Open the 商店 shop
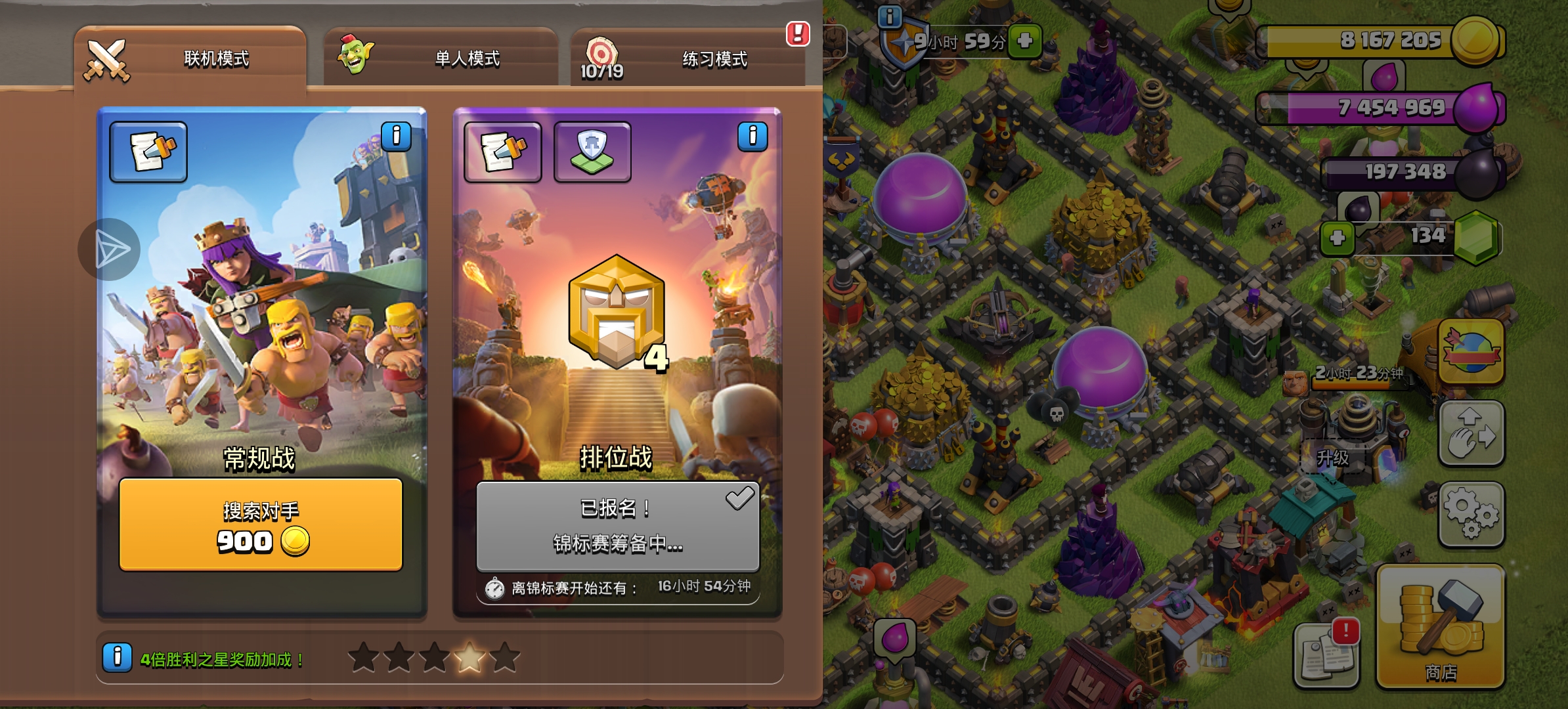Image resolution: width=1568 pixels, height=709 pixels. tap(1440, 627)
